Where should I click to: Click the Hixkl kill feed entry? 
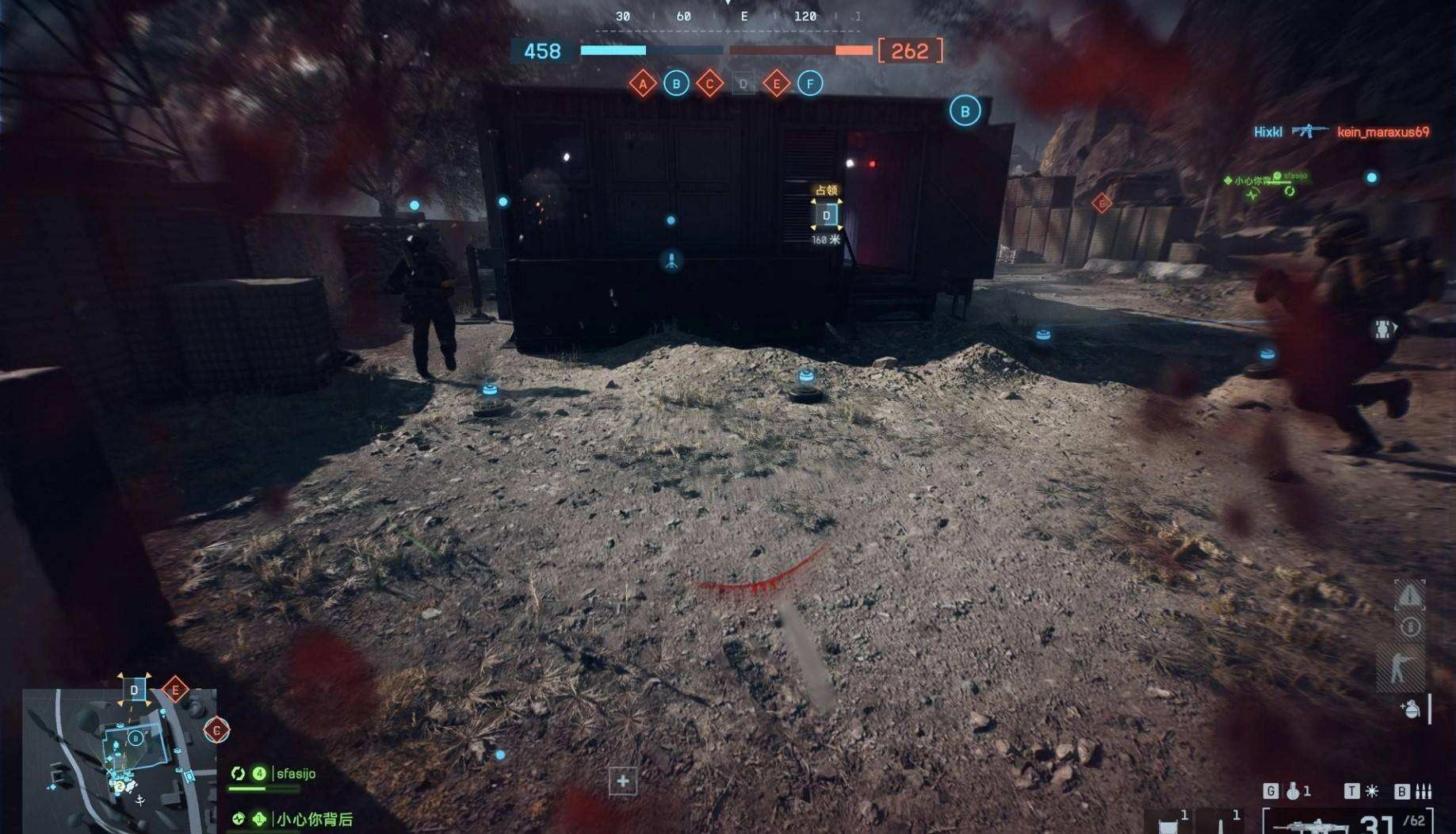[1267, 132]
